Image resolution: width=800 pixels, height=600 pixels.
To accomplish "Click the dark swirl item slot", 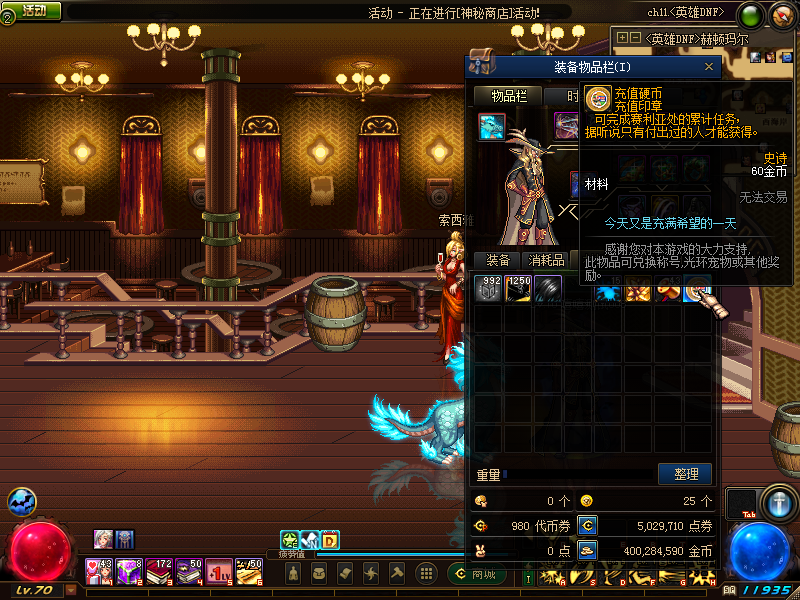I will (x=548, y=288).
